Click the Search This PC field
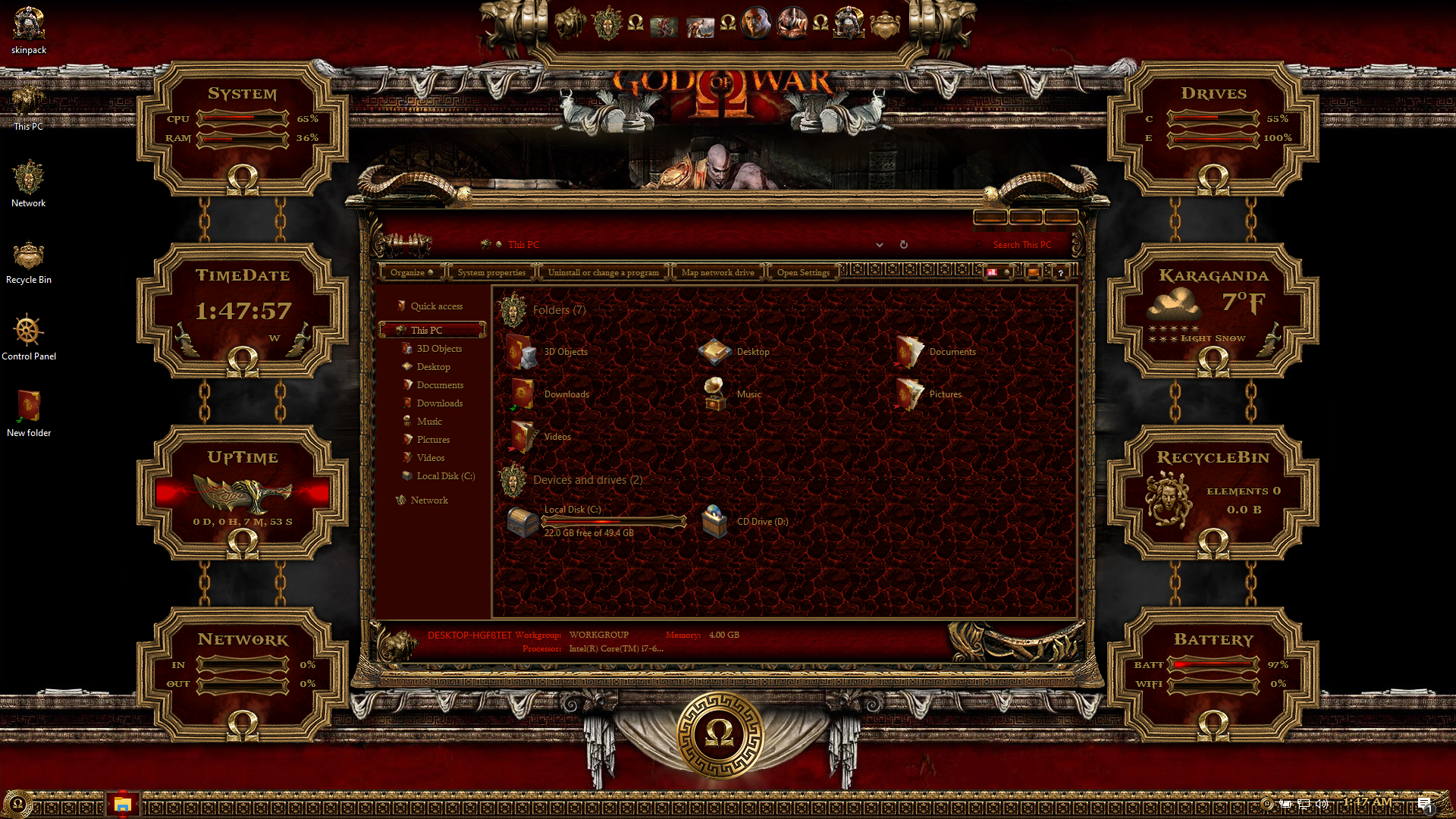 [1021, 245]
